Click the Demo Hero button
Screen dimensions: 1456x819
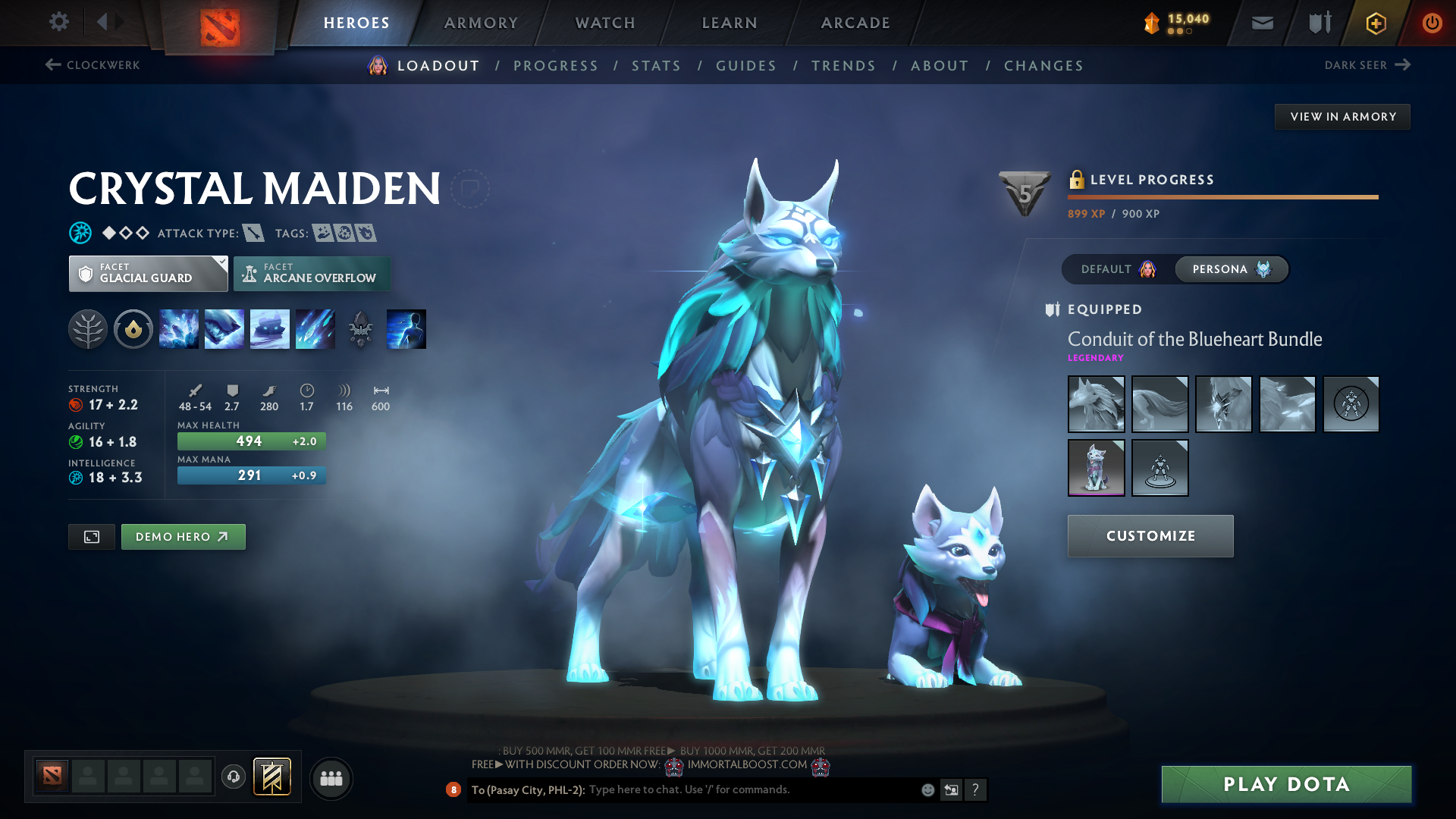(x=183, y=536)
